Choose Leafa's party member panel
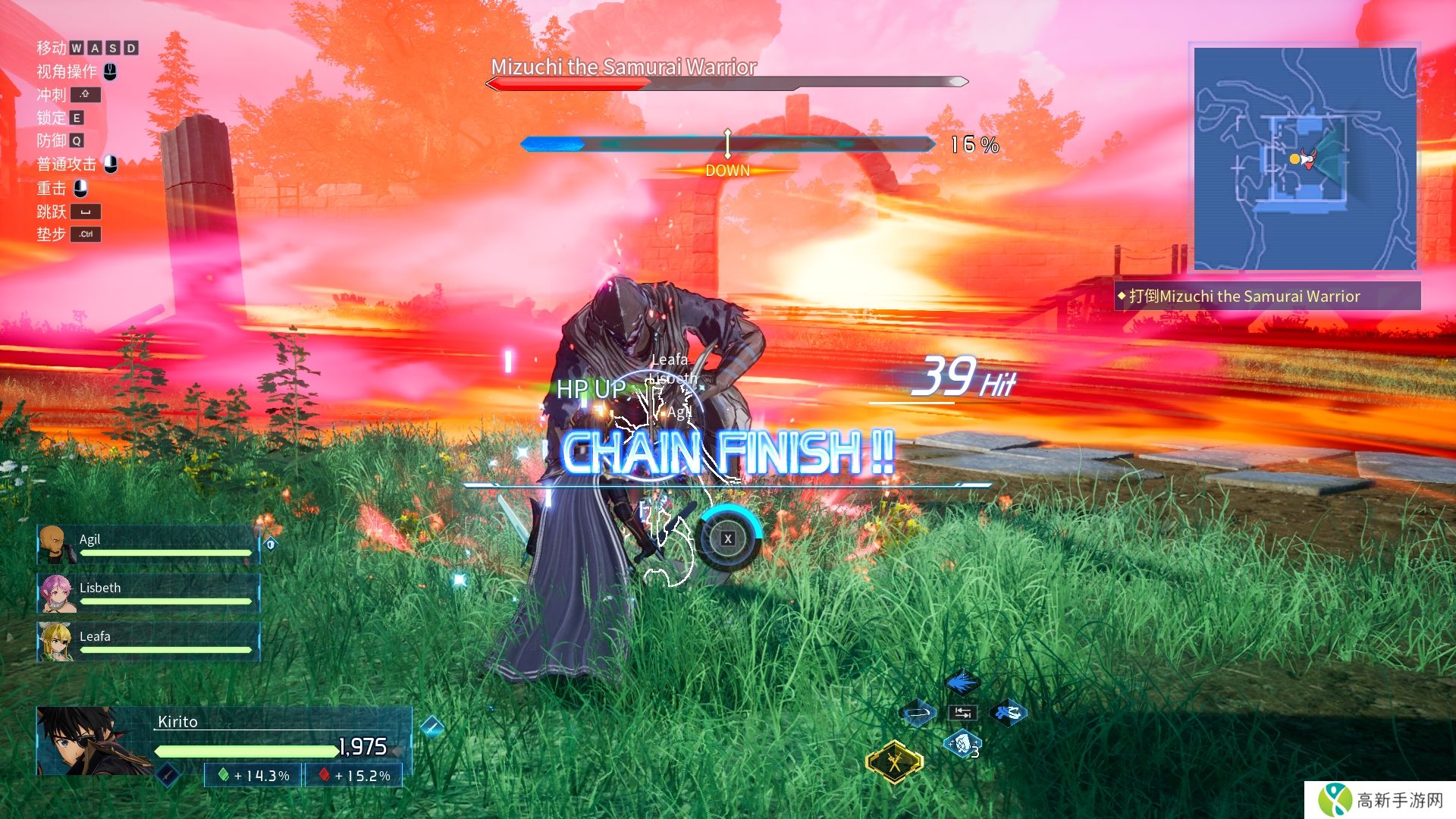 pyautogui.click(x=148, y=641)
